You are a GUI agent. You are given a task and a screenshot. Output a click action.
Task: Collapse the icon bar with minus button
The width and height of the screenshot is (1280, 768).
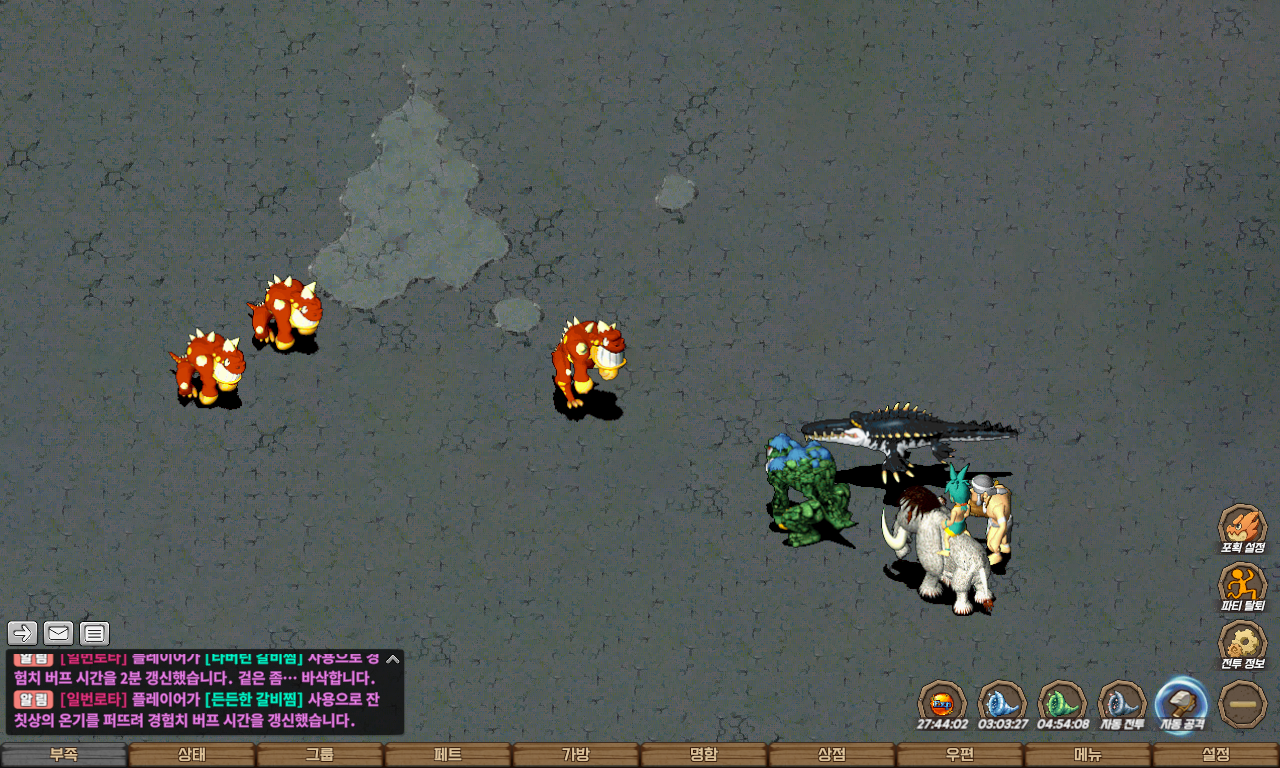coord(1243,703)
